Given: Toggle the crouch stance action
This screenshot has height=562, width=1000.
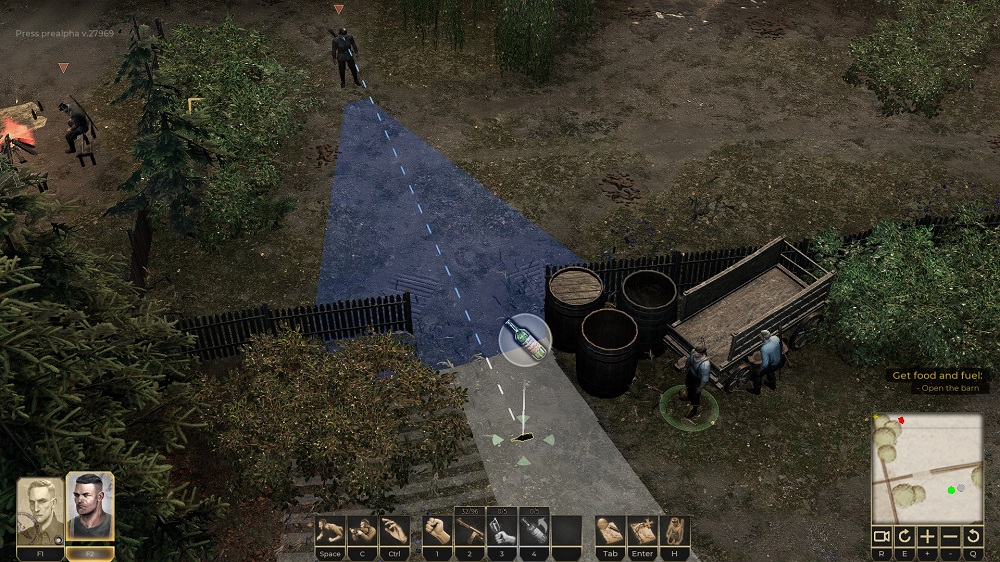Looking at the screenshot, I should click(x=362, y=531).
